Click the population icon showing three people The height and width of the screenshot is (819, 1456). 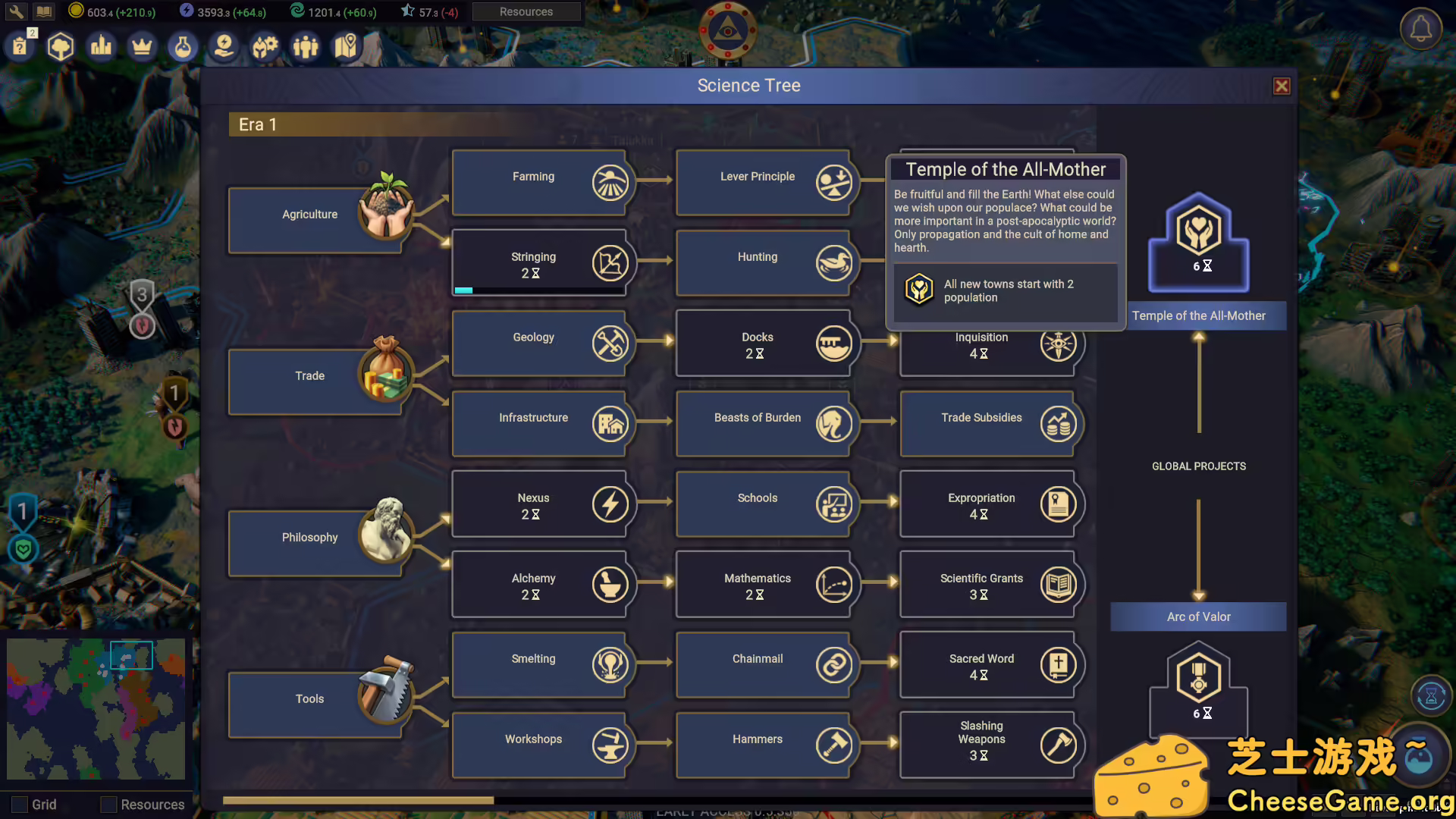point(305,46)
